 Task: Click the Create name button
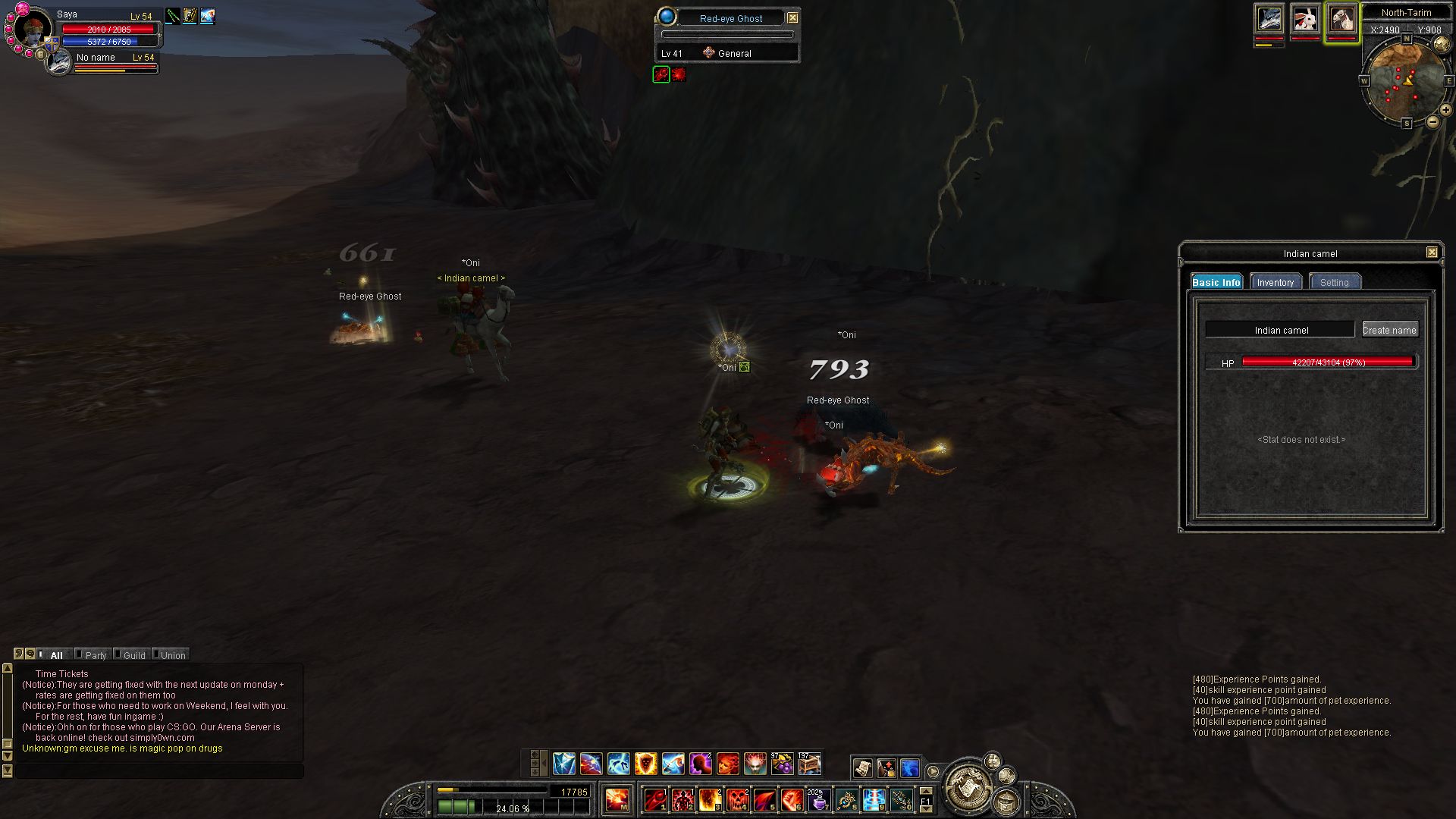coord(1389,330)
